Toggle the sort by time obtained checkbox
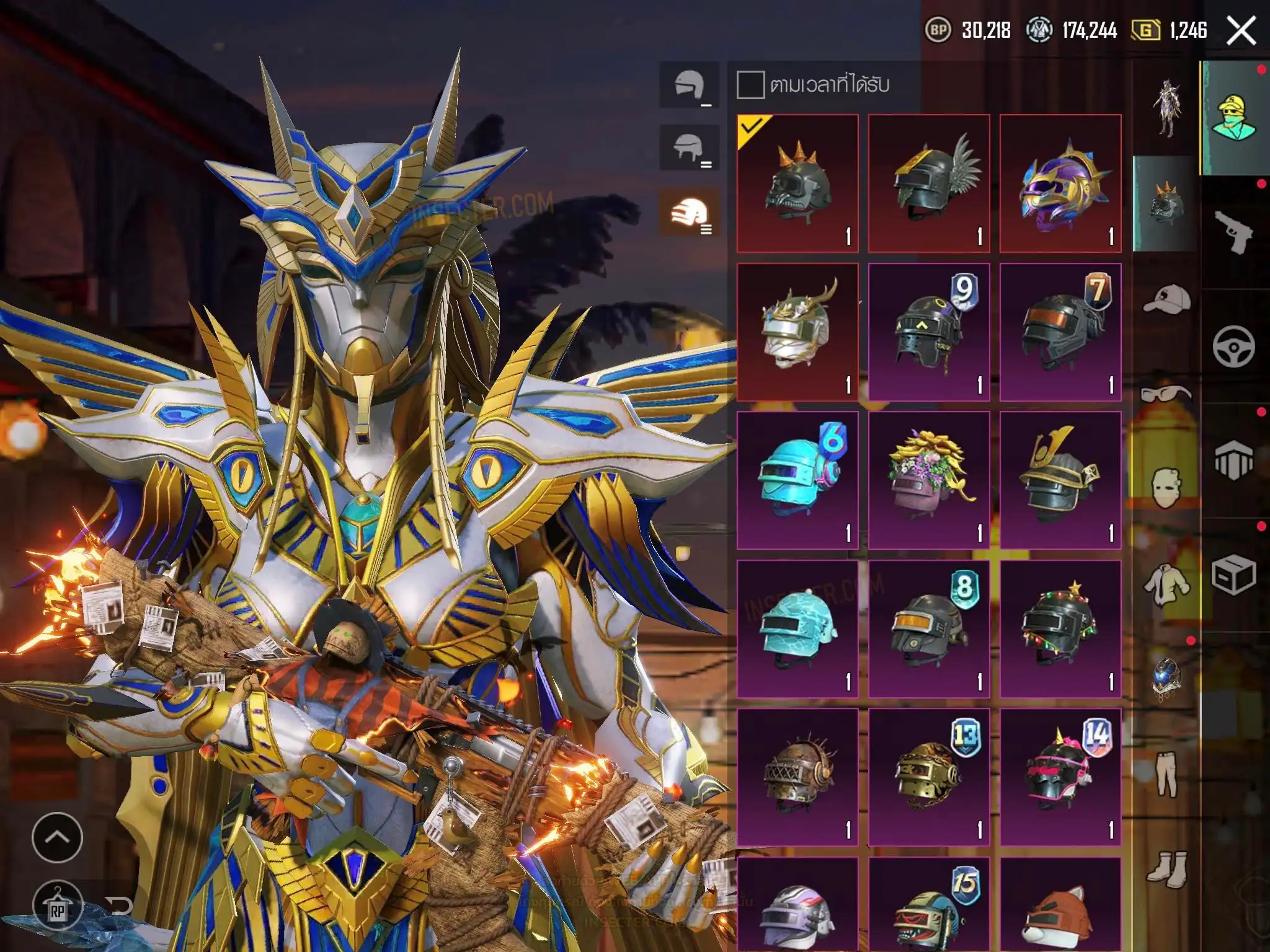Screen dimensions: 1270x952 (750, 84)
